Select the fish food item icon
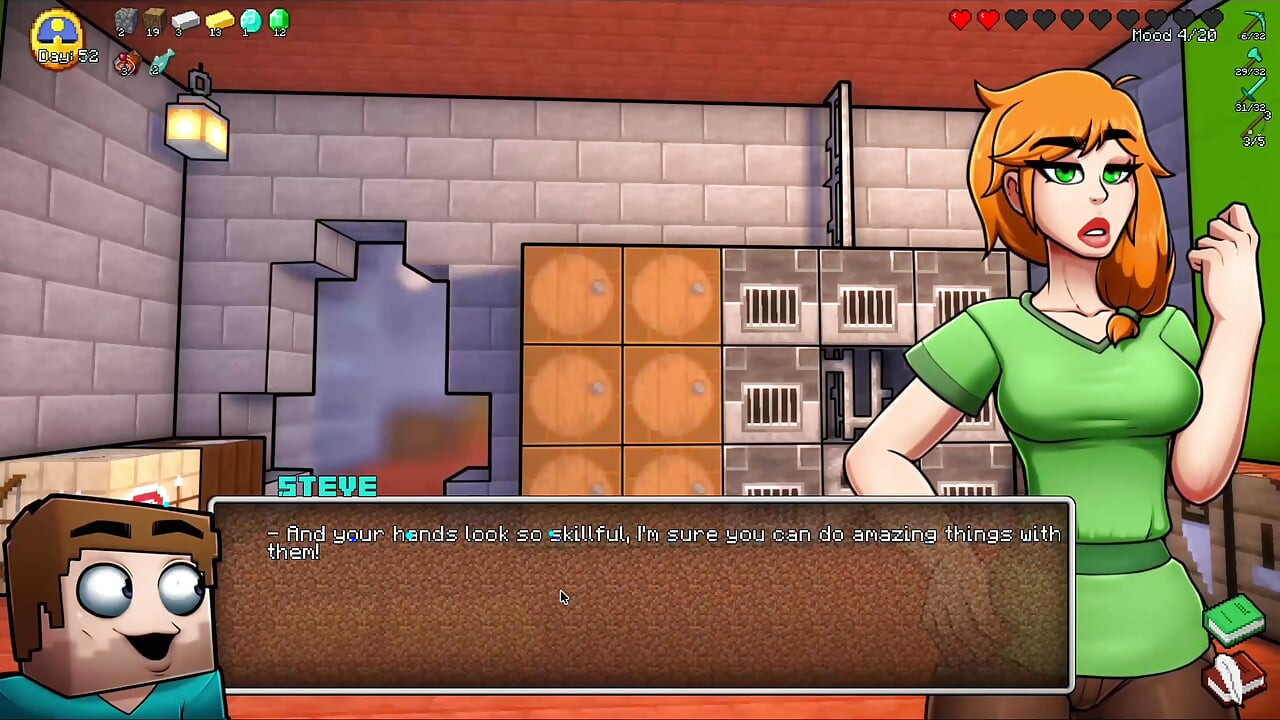This screenshot has width=1280, height=720. [163, 63]
